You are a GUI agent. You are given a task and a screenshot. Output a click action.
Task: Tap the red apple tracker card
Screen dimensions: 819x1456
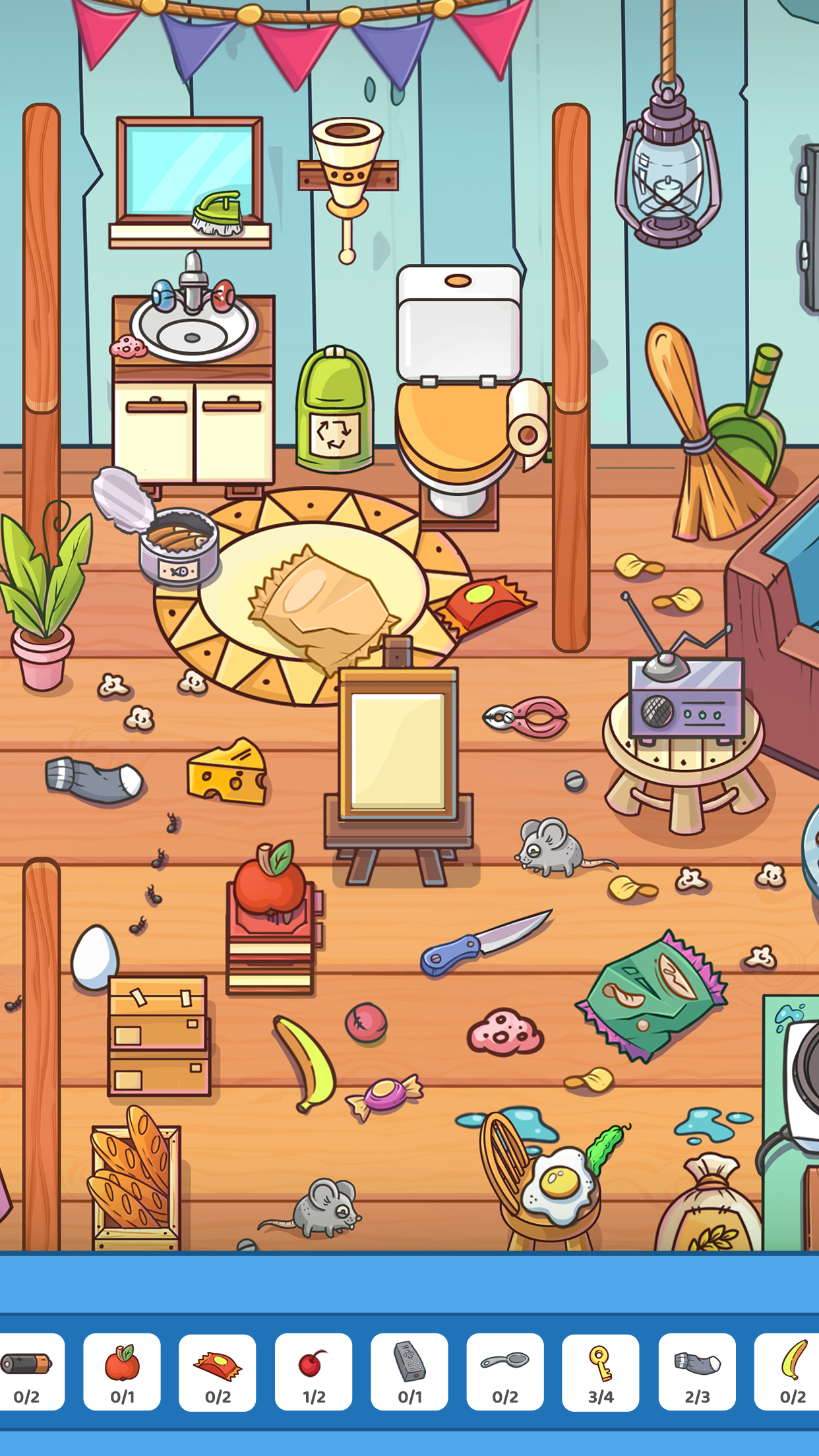pos(122,1372)
